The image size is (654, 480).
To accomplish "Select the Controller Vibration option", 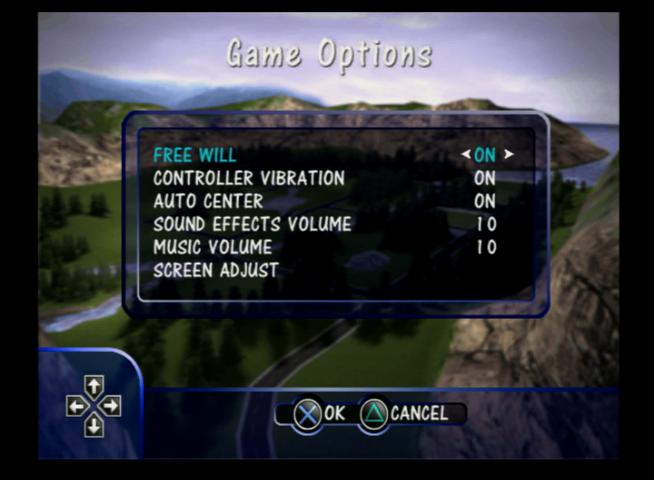I will click(249, 178).
